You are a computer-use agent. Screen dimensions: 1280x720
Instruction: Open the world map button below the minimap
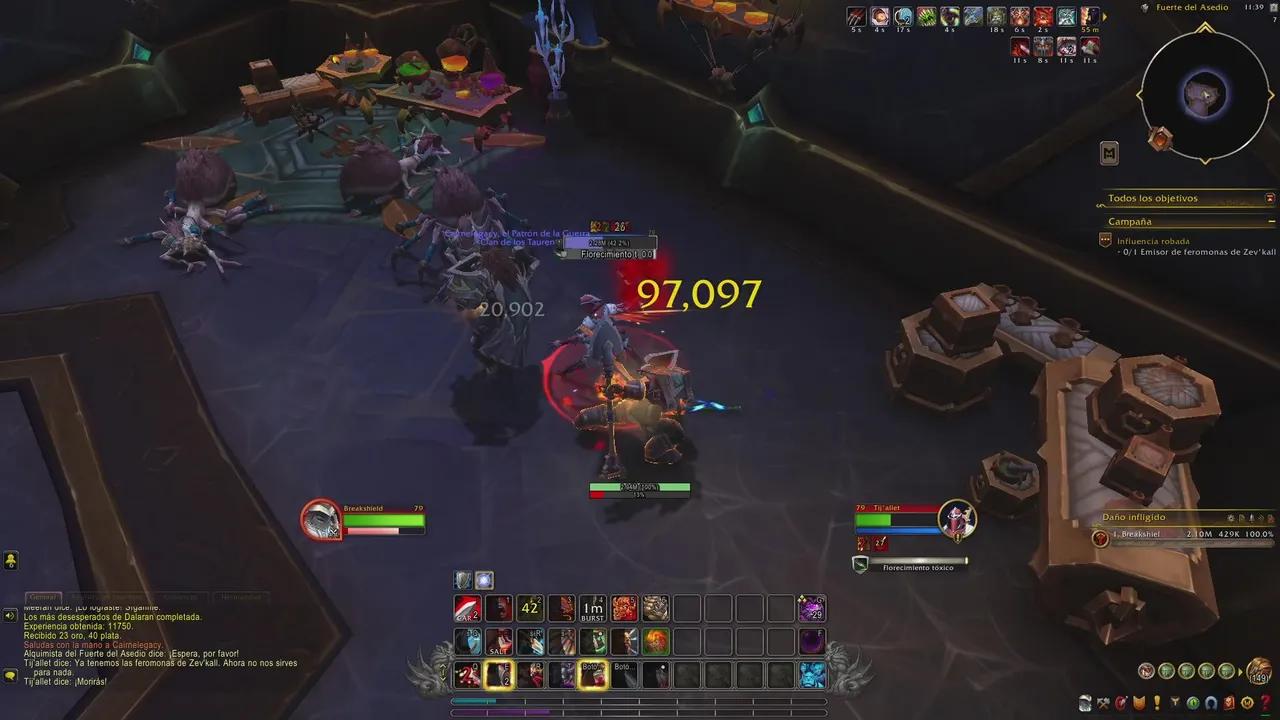pyautogui.click(x=1109, y=153)
